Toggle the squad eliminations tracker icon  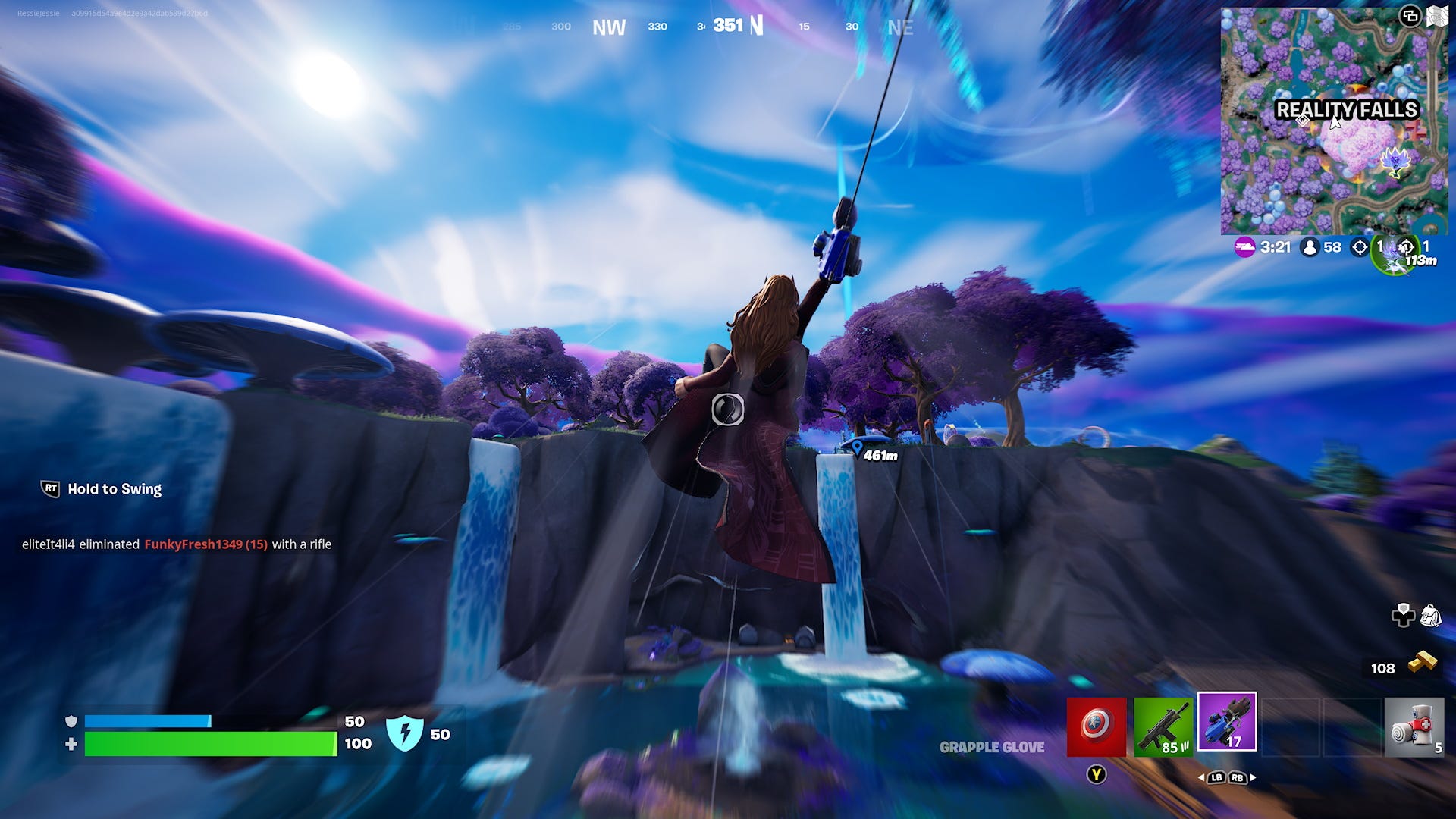coord(1405,246)
